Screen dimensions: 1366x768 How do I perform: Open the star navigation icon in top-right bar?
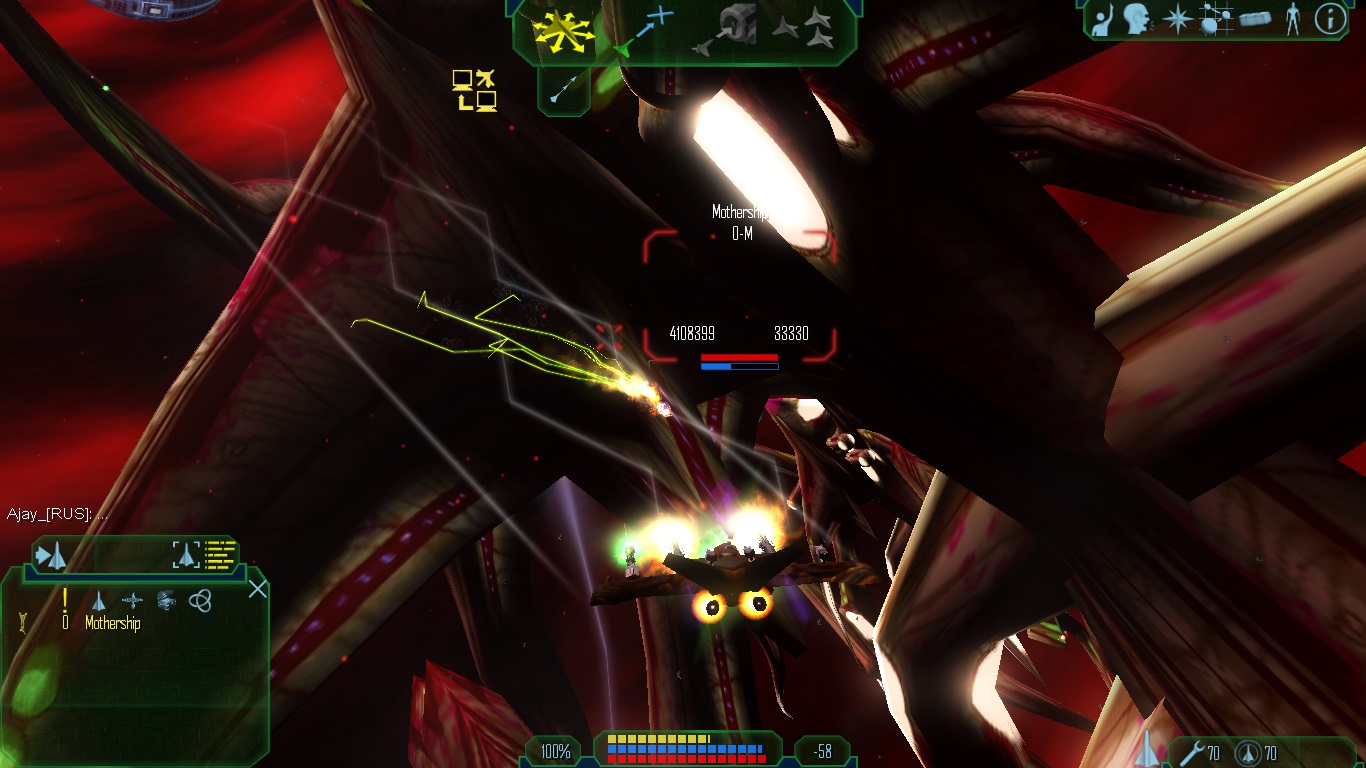[x=1178, y=20]
